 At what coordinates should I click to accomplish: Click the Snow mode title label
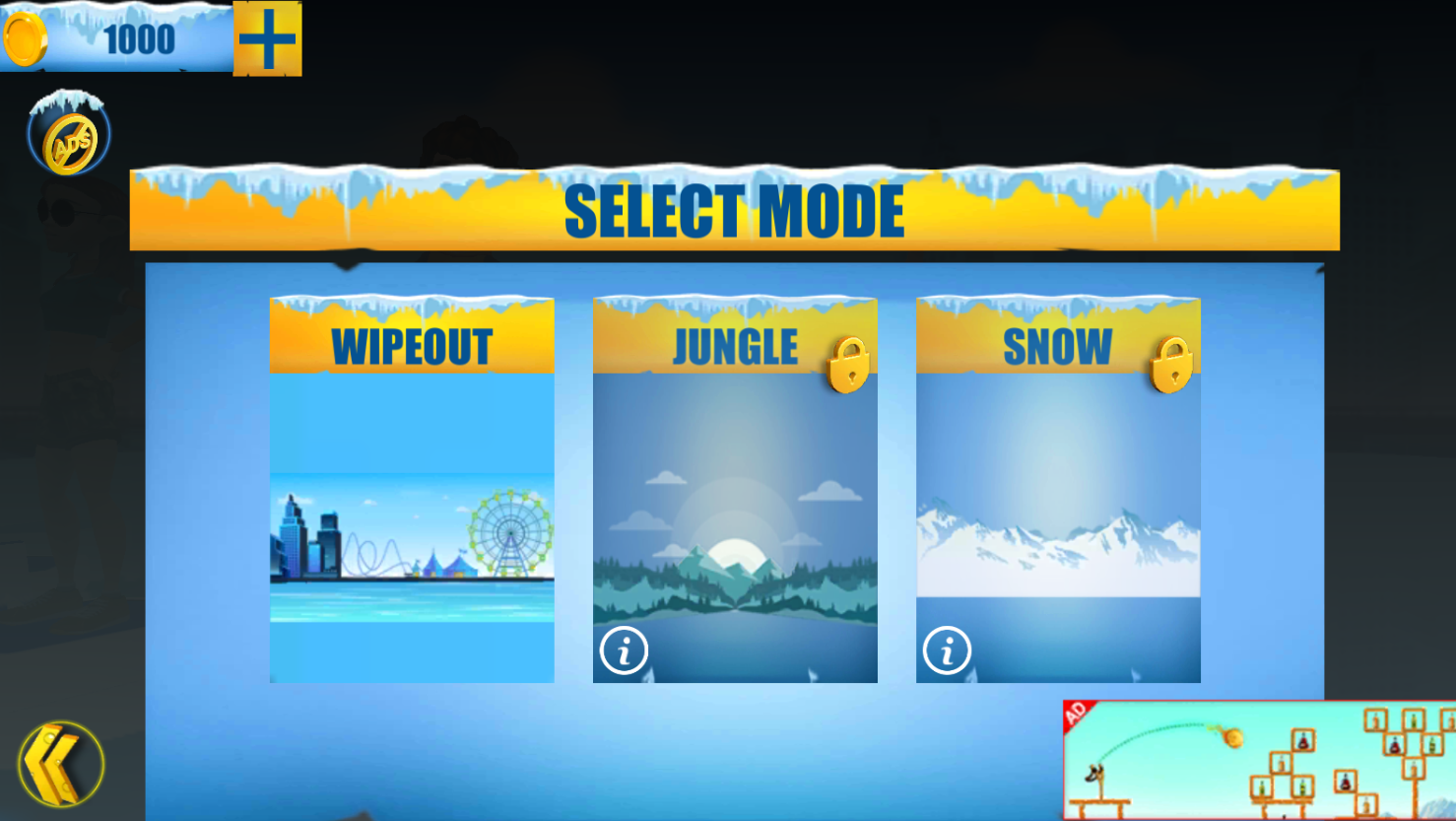tap(1055, 346)
